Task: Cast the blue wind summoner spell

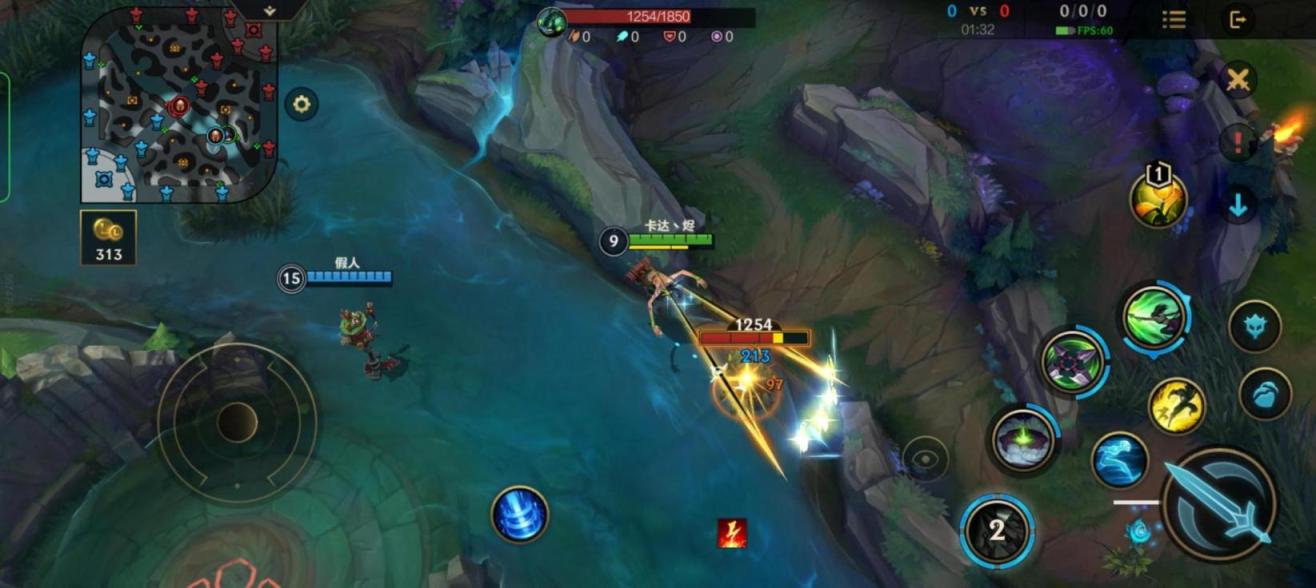Action: (x=1120, y=460)
